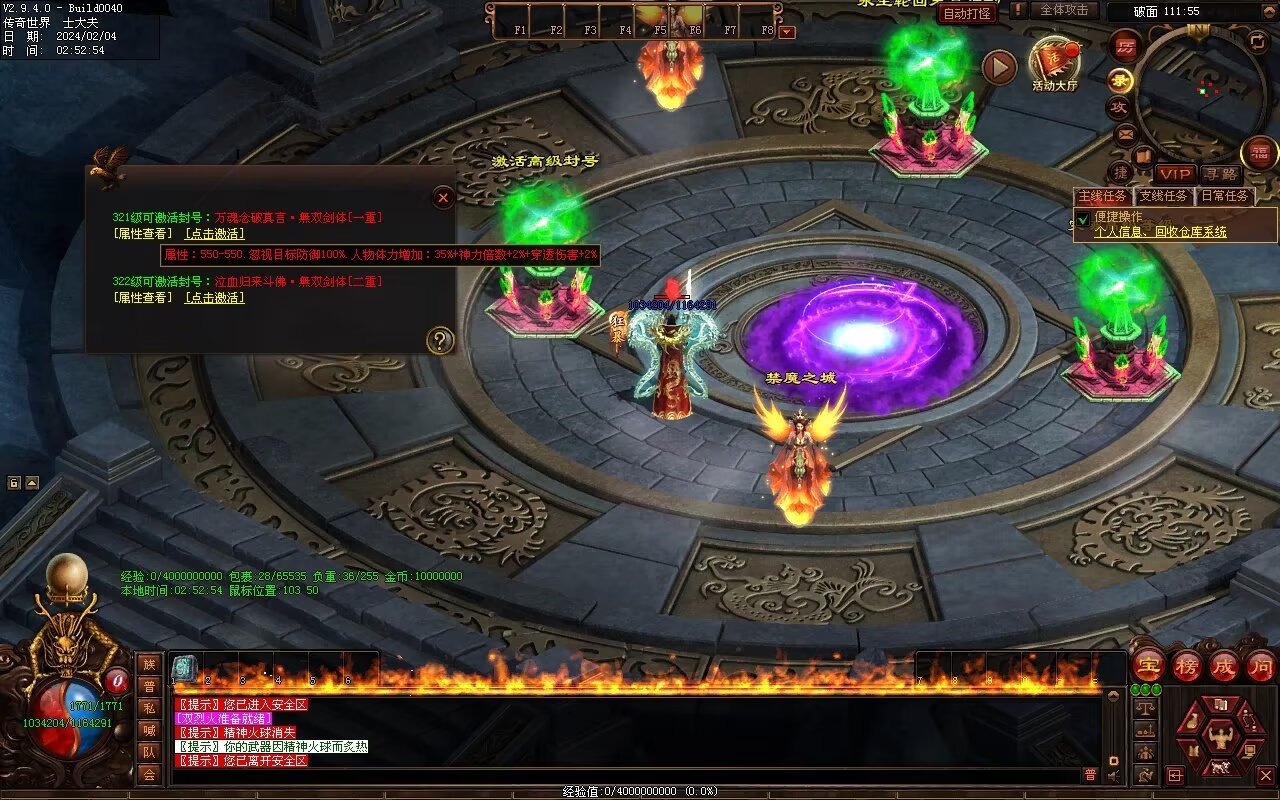Switch to the 支线任务 tab
This screenshot has width=1280, height=800.
1164,196
